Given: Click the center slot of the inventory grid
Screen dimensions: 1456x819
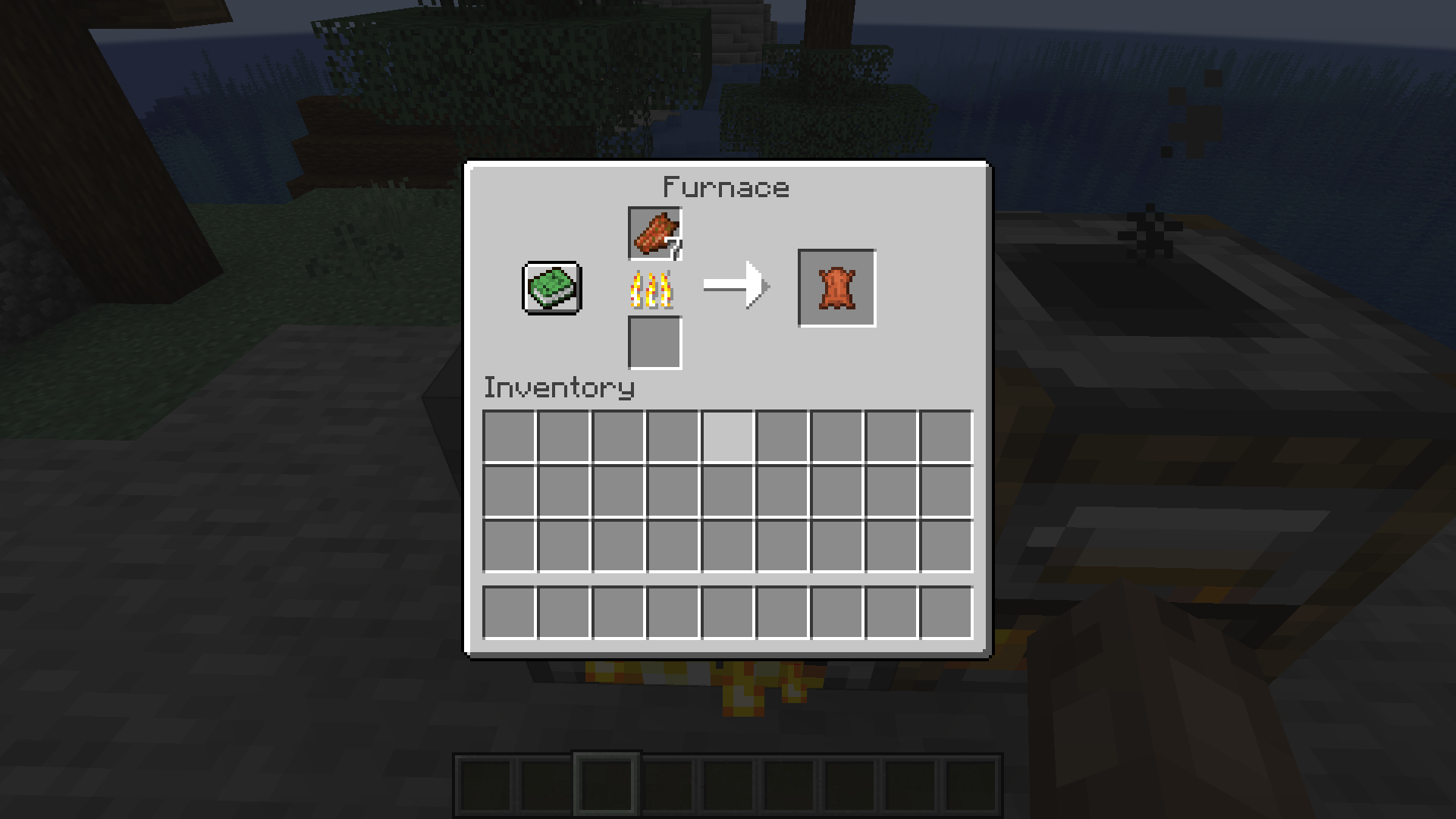Looking at the screenshot, I should 728,489.
